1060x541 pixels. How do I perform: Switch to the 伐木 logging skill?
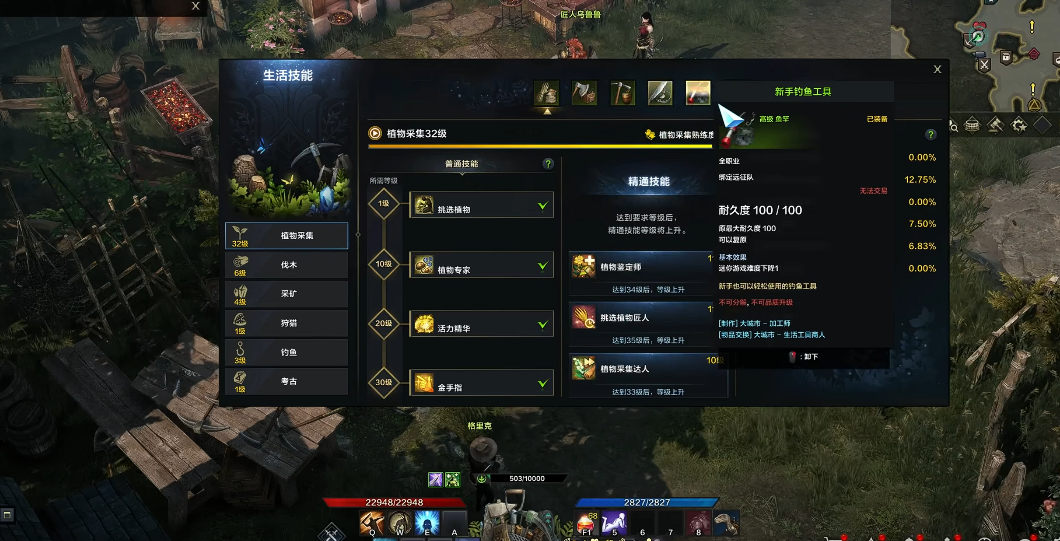pos(287,265)
